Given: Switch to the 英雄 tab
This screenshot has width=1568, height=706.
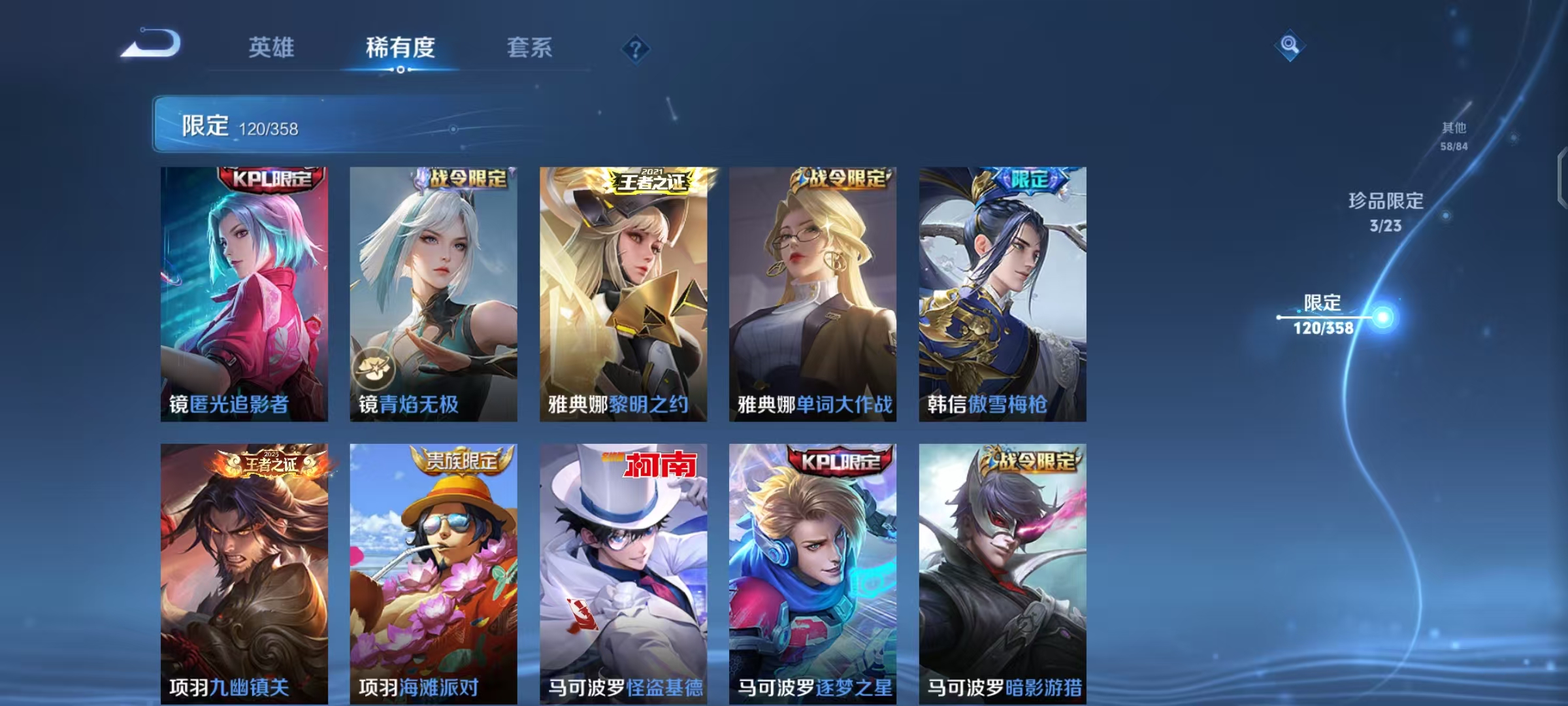Looking at the screenshot, I should pyautogui.click(x=271, y=48).
